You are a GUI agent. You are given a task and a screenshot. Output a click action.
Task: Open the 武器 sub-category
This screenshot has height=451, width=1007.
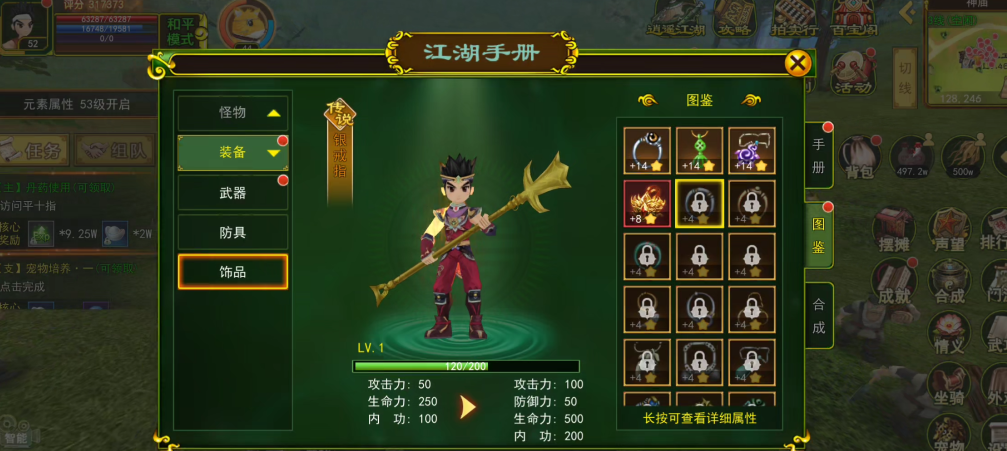[x=233, y=192]
